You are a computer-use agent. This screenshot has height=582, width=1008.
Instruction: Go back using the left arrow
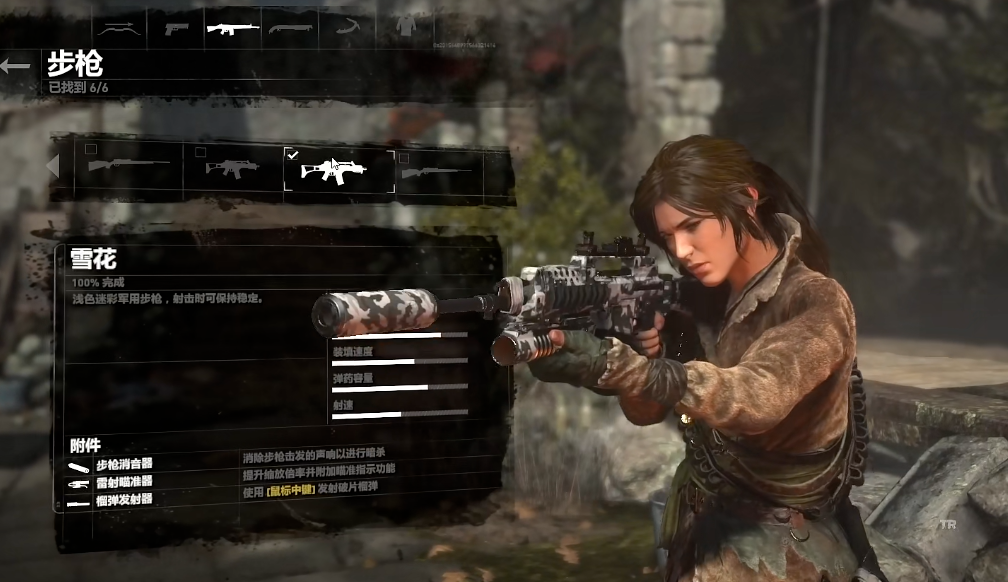16,67
